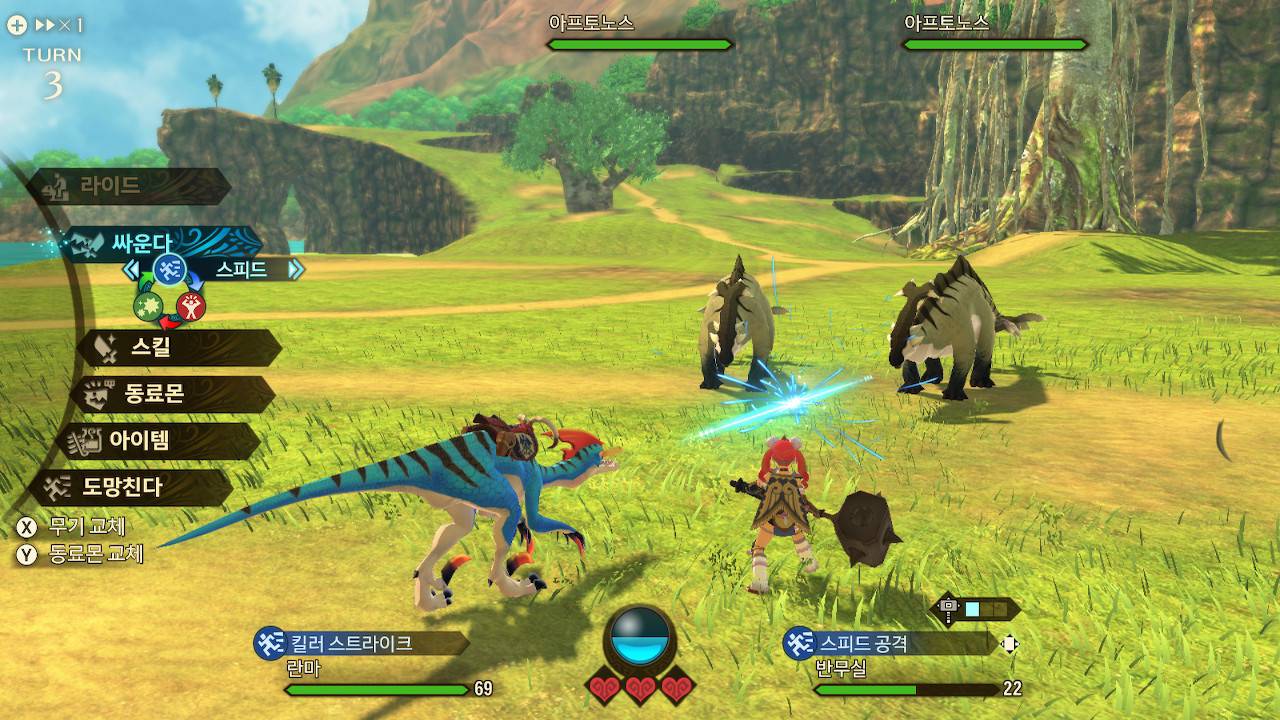Viewport: 1280px width, 720px height.
Task: Select the red Power attack type icon
Action: tap(191, 305)
